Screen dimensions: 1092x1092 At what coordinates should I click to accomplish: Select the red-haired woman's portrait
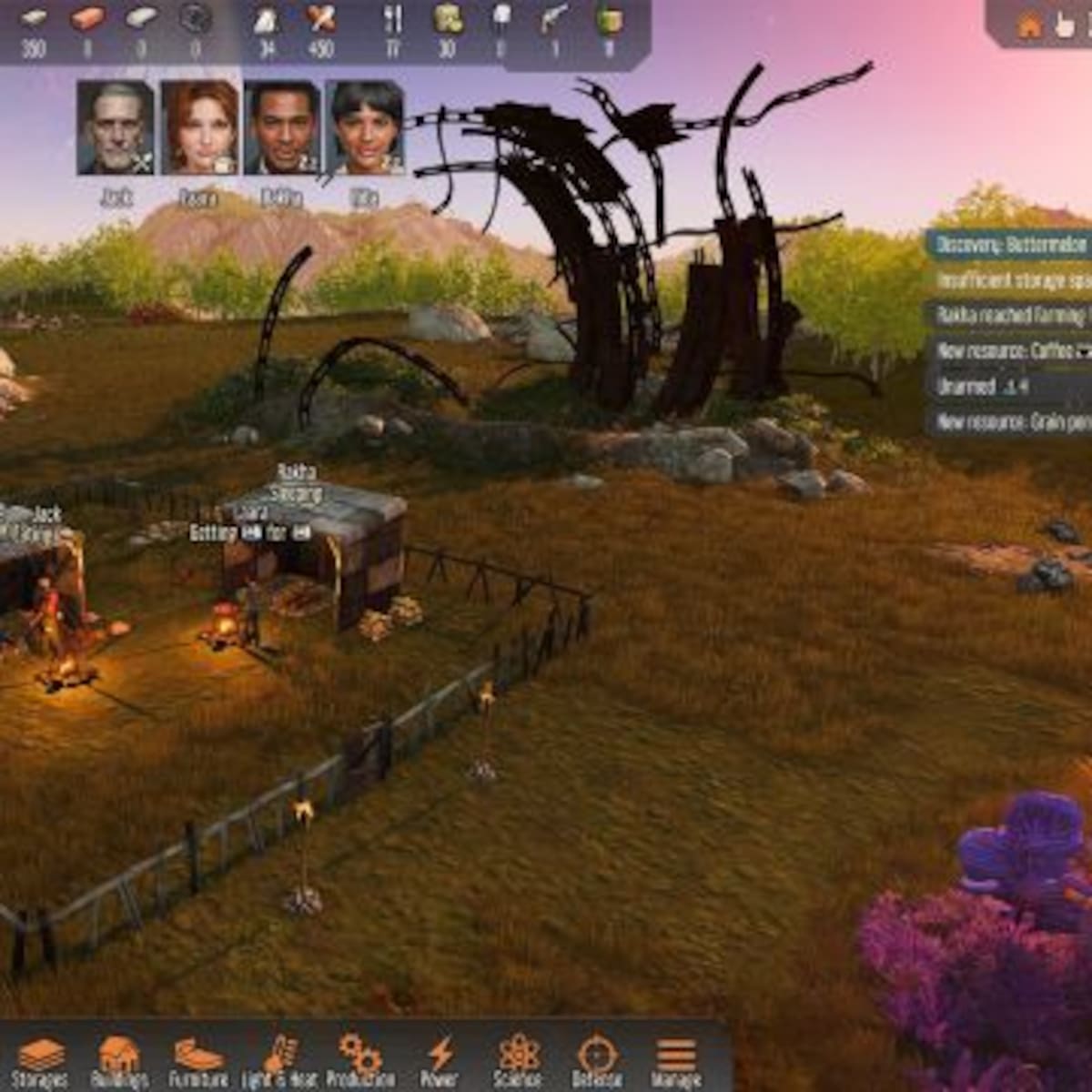(199, 127)
